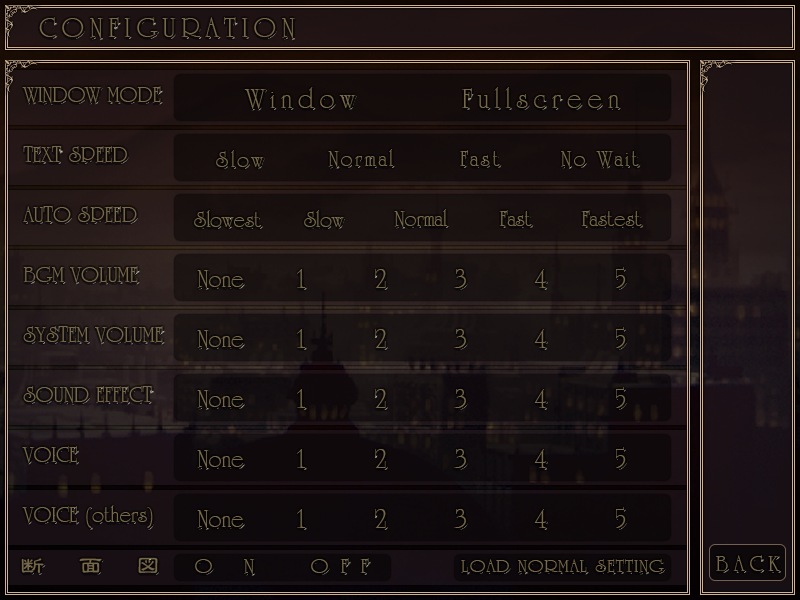Set voice volume to 2
The image size is (800, 600).
click(380, 460)
